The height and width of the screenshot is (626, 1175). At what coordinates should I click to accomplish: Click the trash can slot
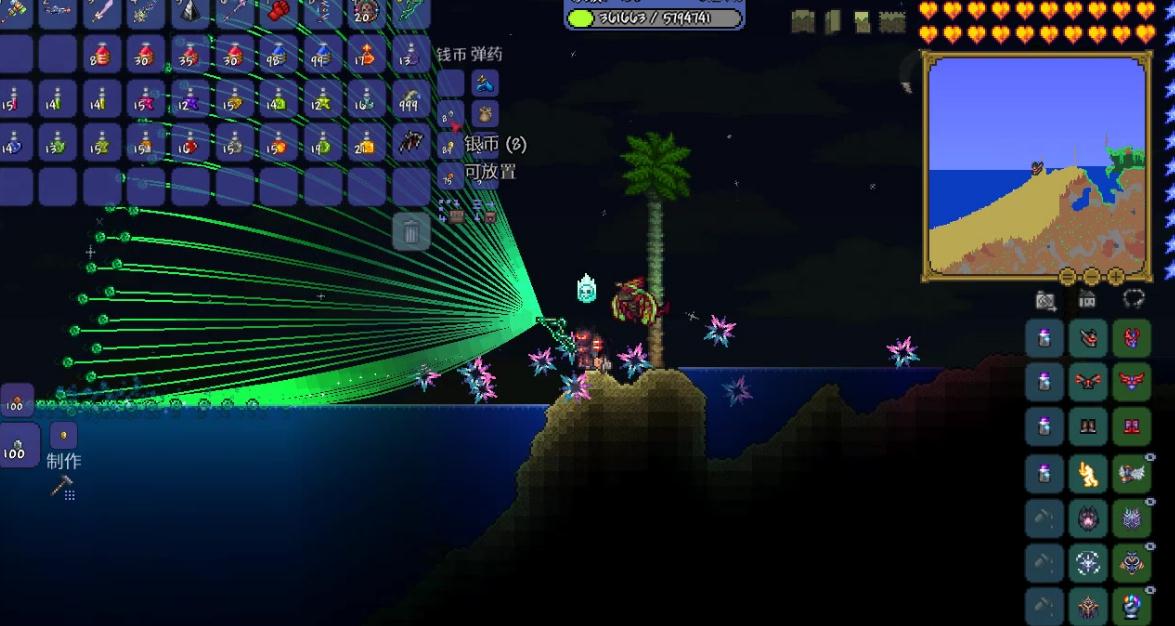(x=411, y=233)
